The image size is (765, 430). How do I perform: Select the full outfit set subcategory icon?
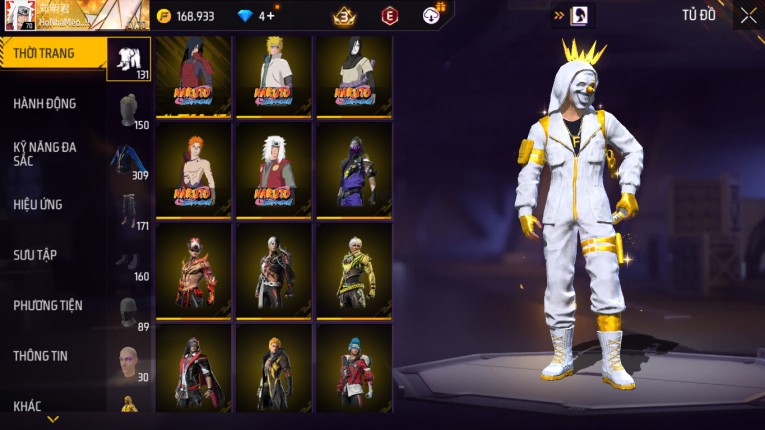(x=128, y=58)
